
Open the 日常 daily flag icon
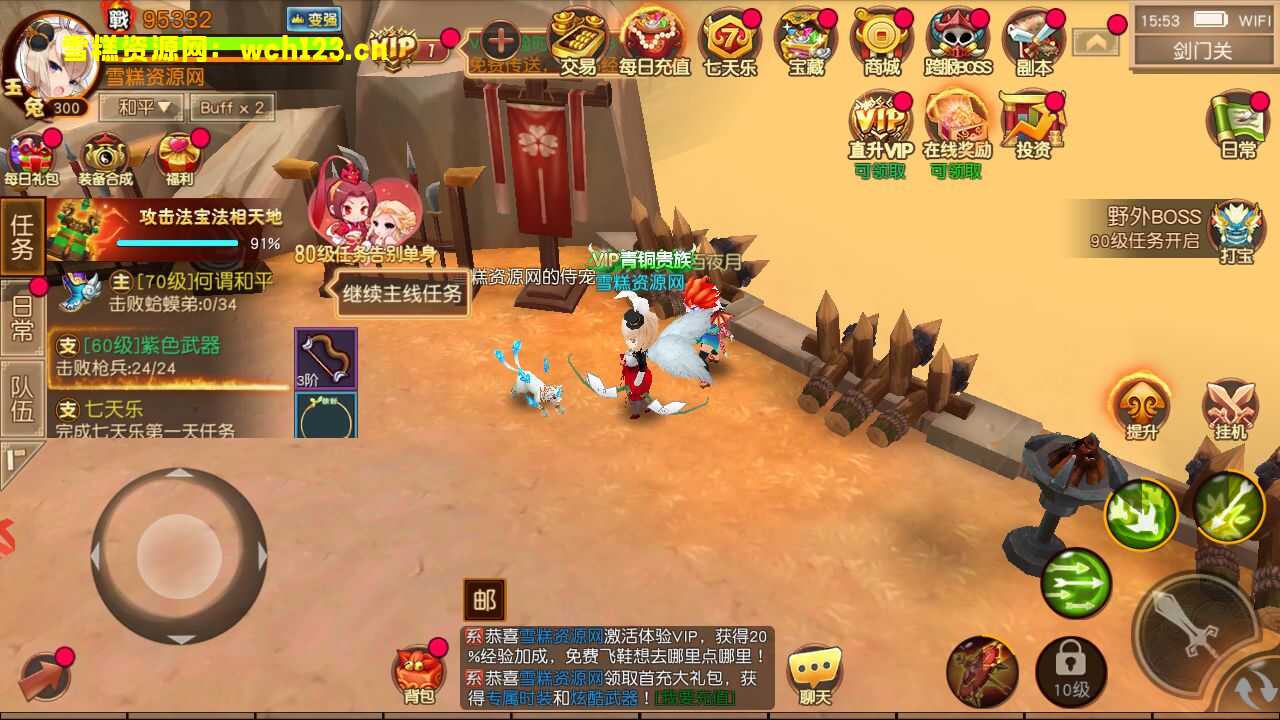click(1238, 127)
